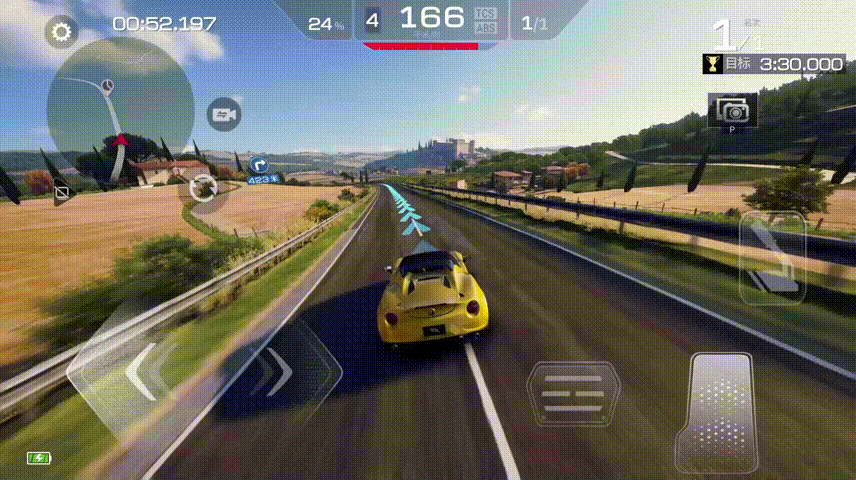Image resolution: width=856 pixels, height=480 pixels.
Task: Switch camera view with the camcorder icon
Action: point(223,115)
